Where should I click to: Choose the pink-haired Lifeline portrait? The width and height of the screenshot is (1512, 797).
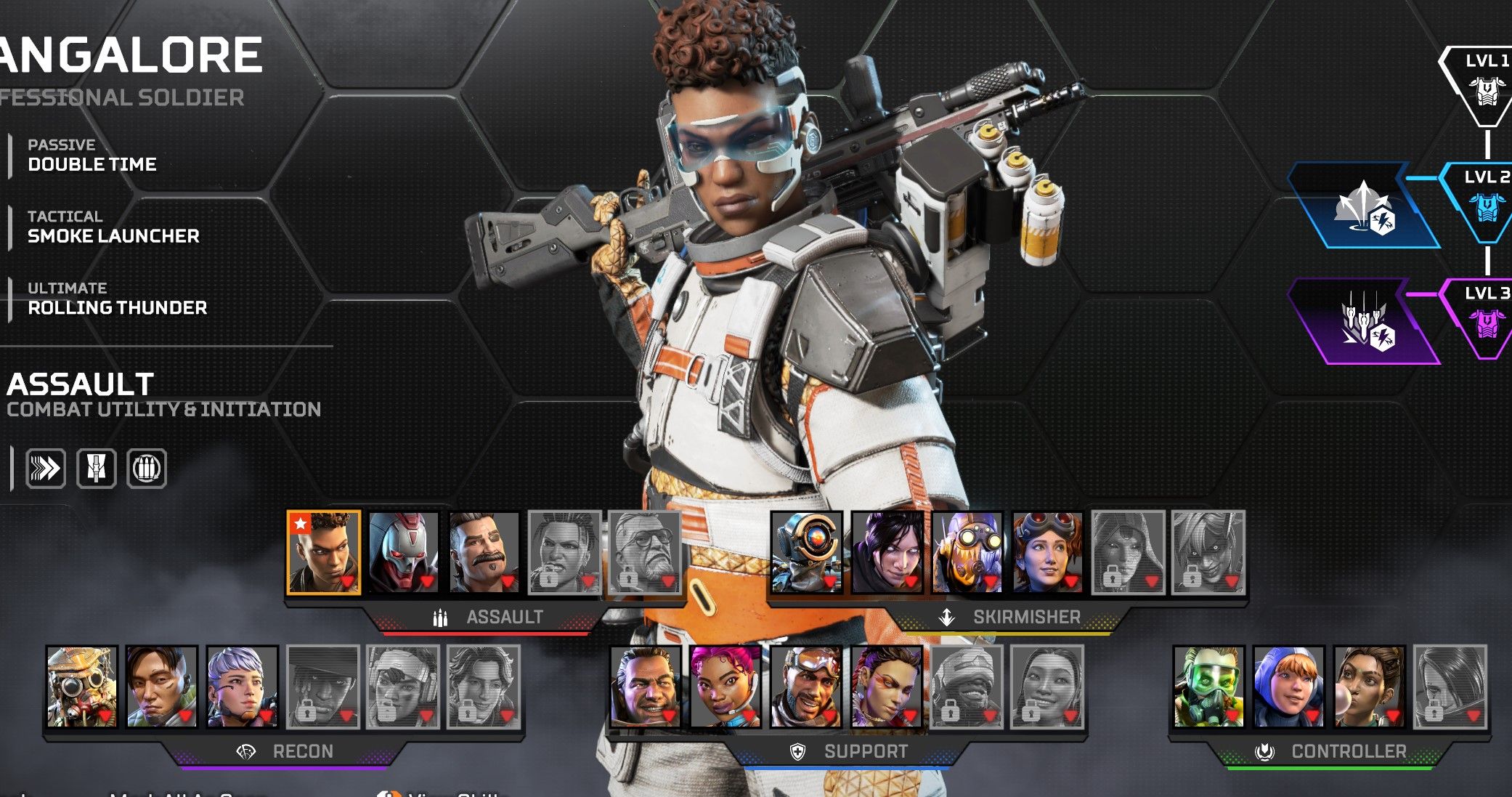725,687
